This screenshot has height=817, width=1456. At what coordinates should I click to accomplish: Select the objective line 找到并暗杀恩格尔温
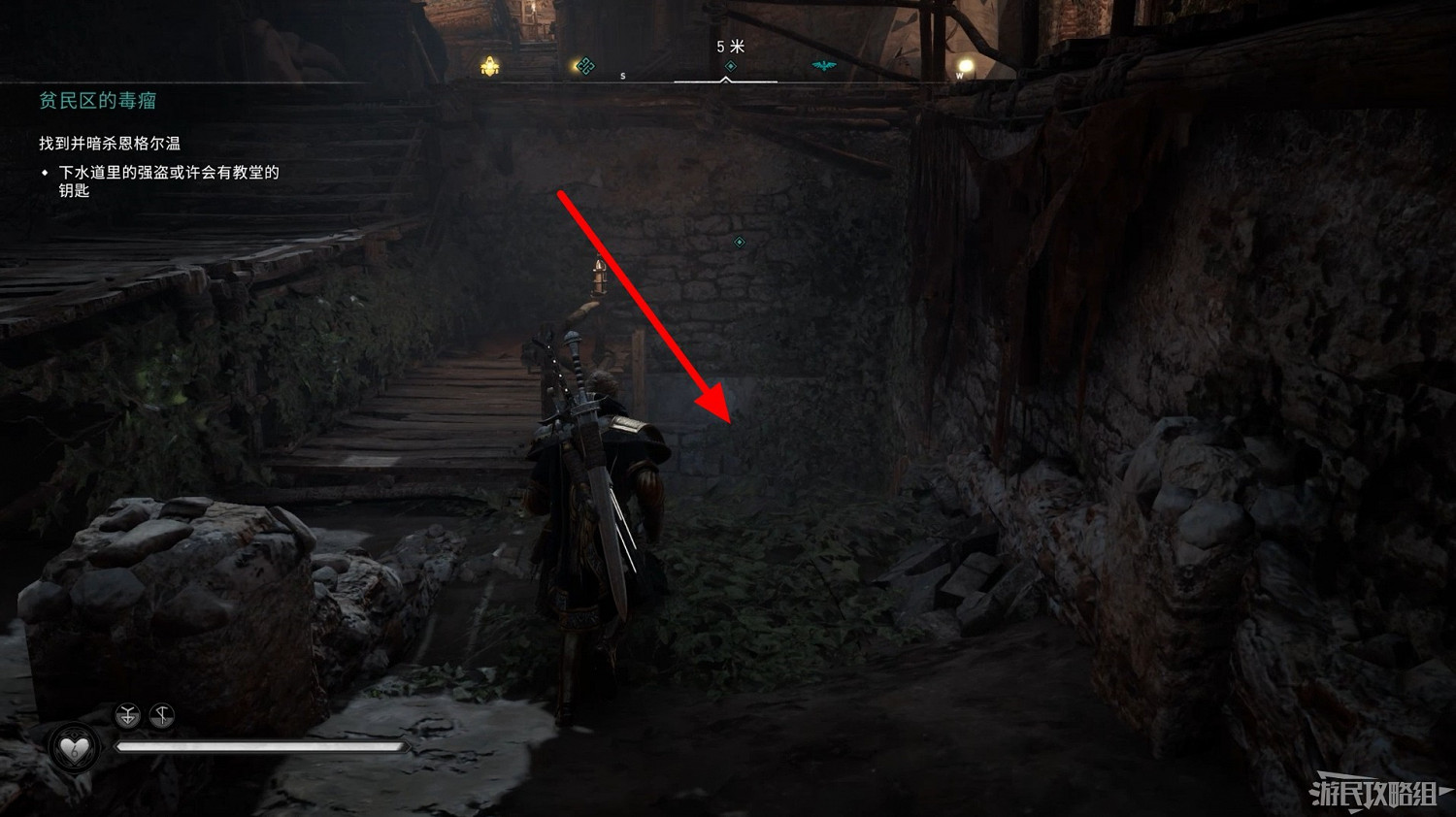(x=112, y=143)
